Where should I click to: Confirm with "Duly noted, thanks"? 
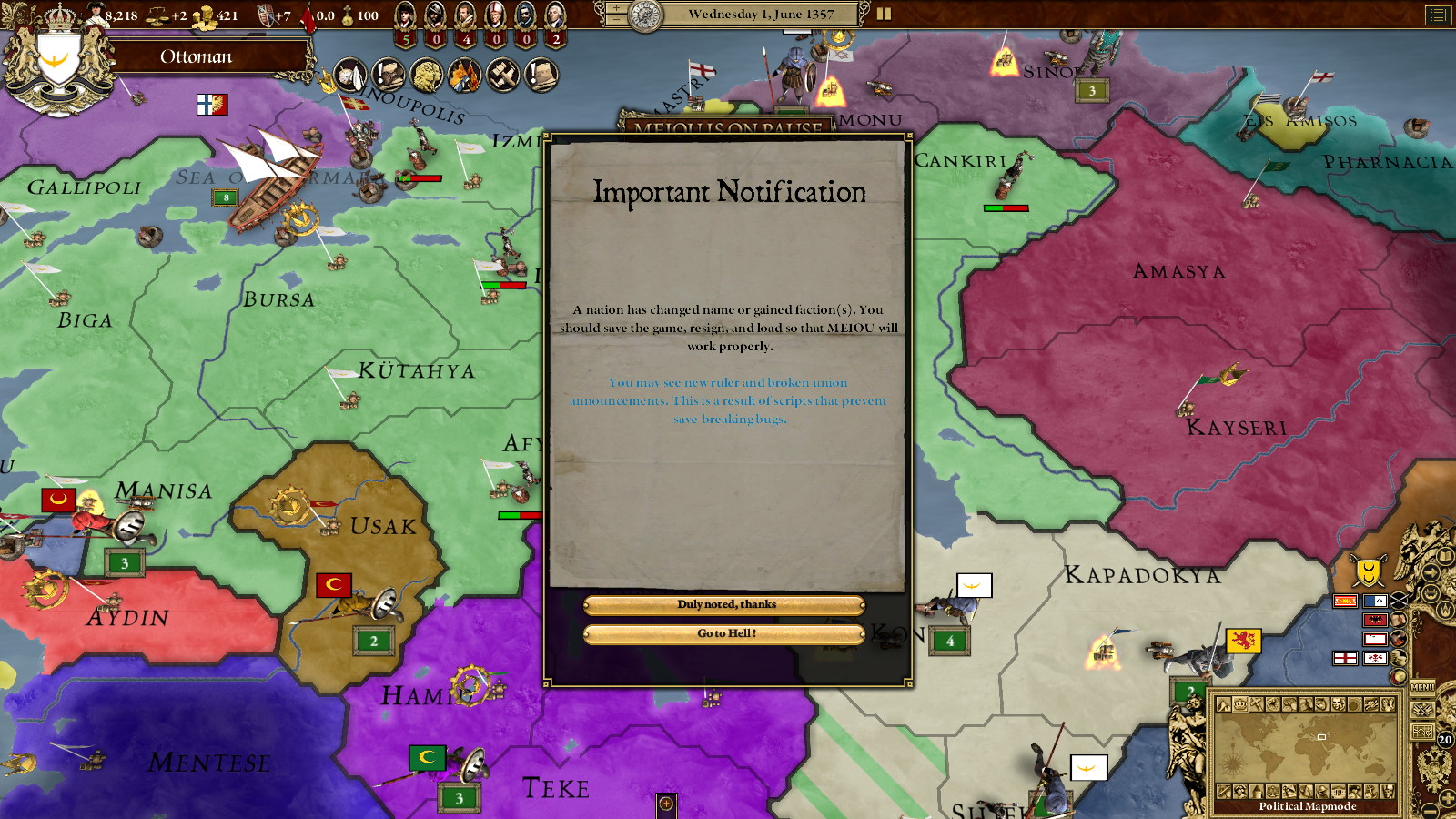pyautogui.click(x=724, y=605)
